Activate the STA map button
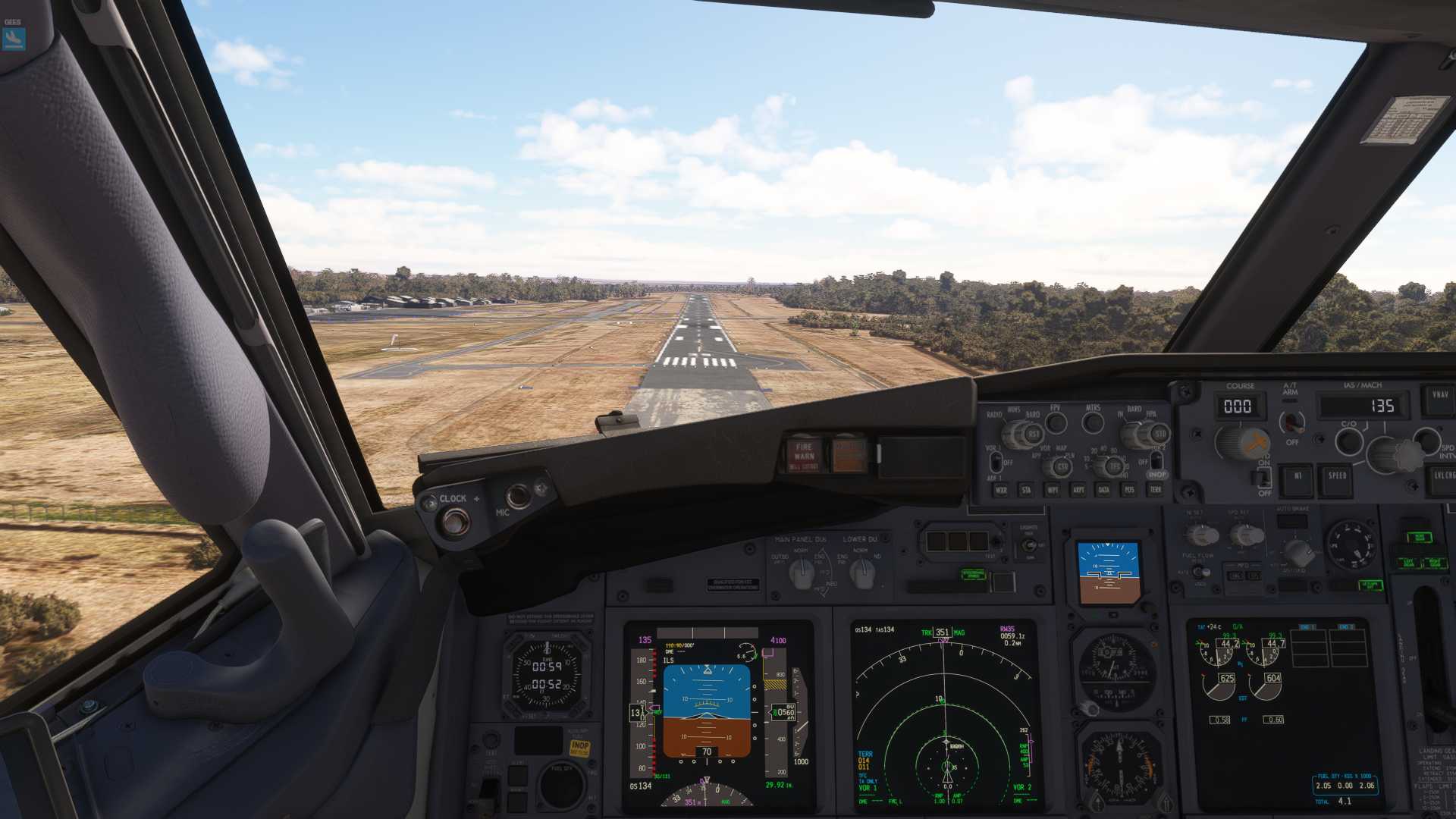 tap(1027, 490)
